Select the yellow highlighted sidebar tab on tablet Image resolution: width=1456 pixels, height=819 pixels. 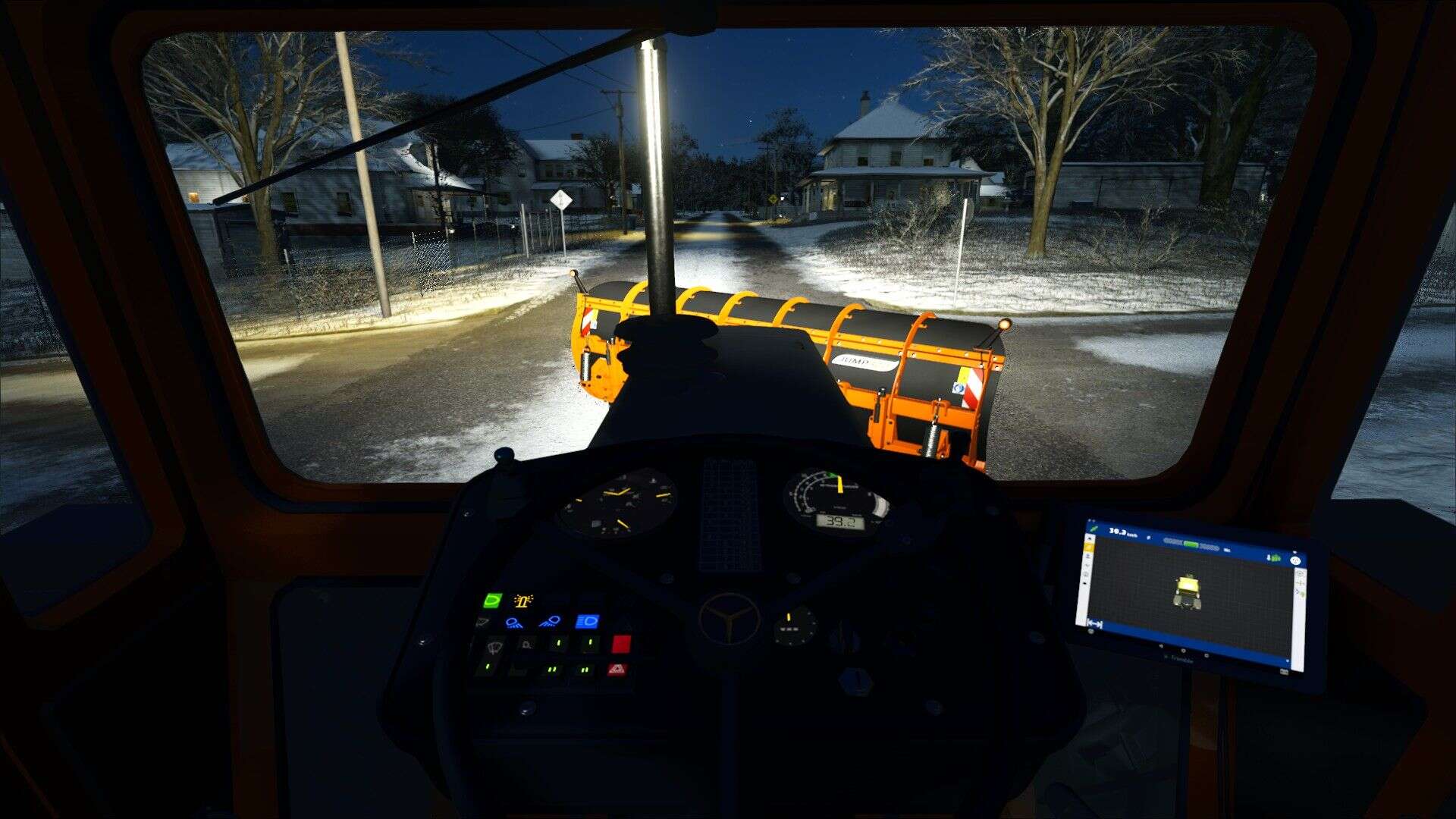(x=1089, y=547)
